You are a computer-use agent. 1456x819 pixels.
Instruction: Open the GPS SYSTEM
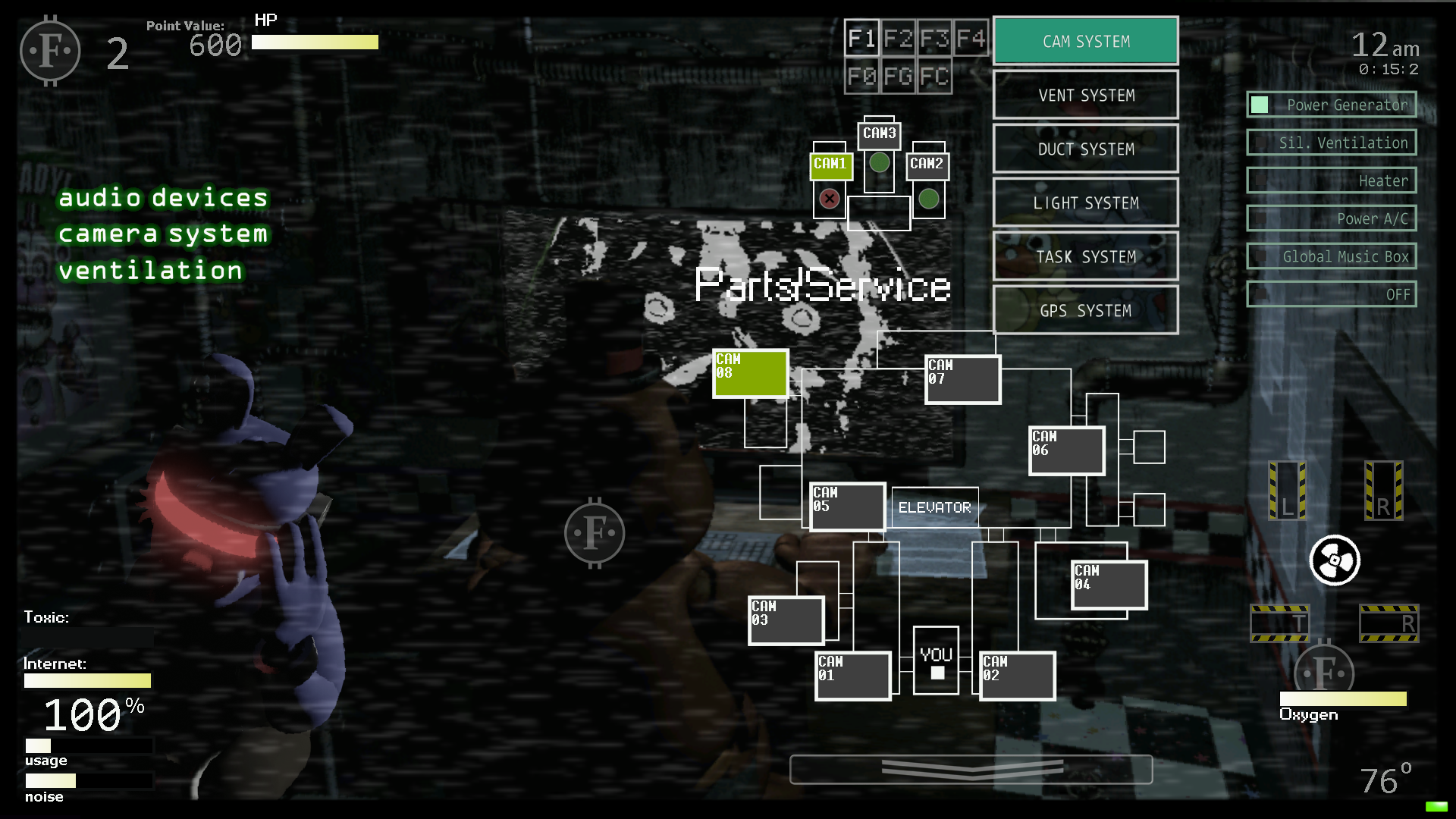tap(1084, 310)
